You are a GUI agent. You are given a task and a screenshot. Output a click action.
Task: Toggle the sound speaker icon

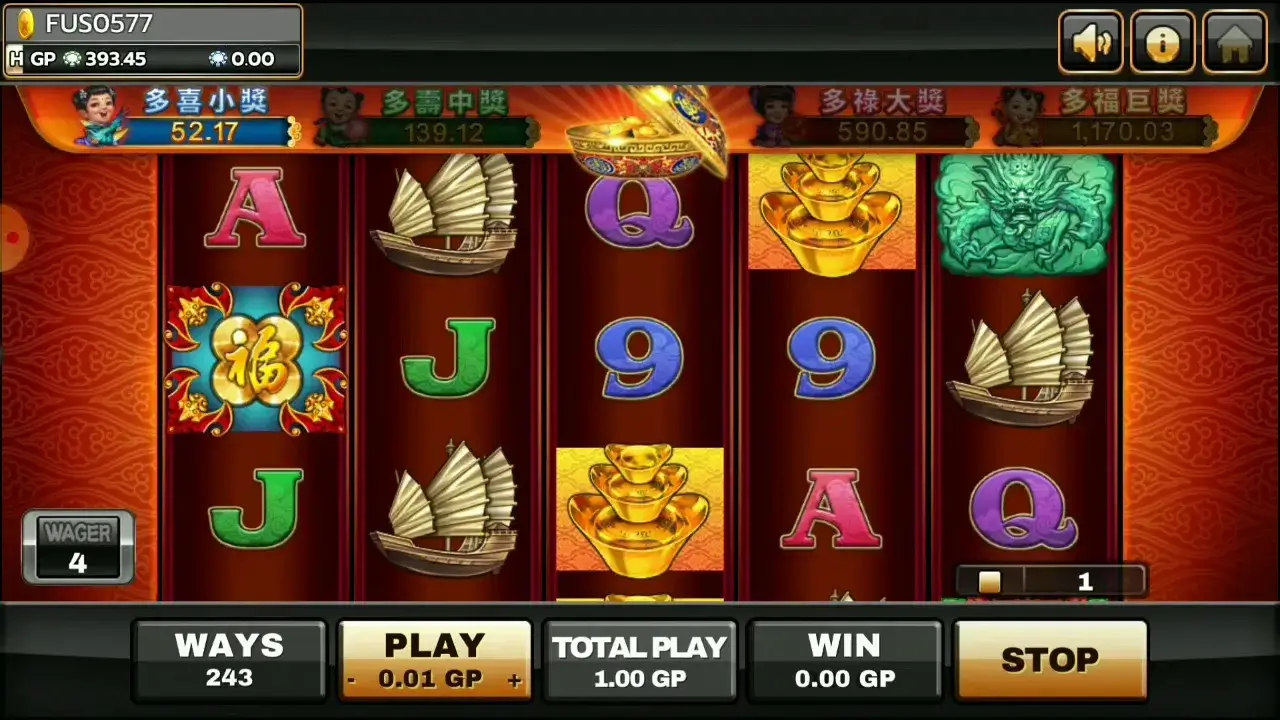(1090, 43)
